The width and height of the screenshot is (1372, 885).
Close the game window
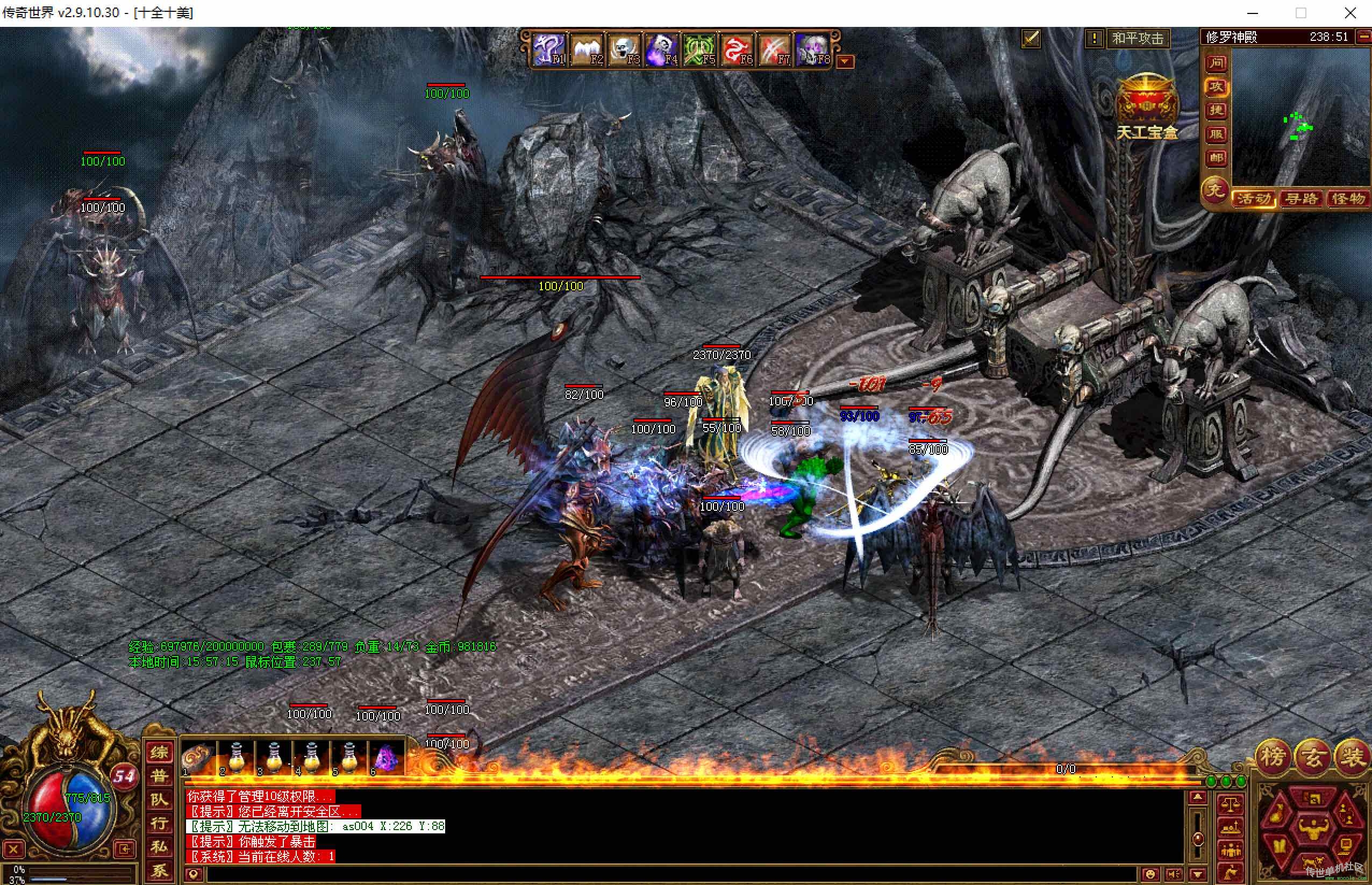point(1350,13)
